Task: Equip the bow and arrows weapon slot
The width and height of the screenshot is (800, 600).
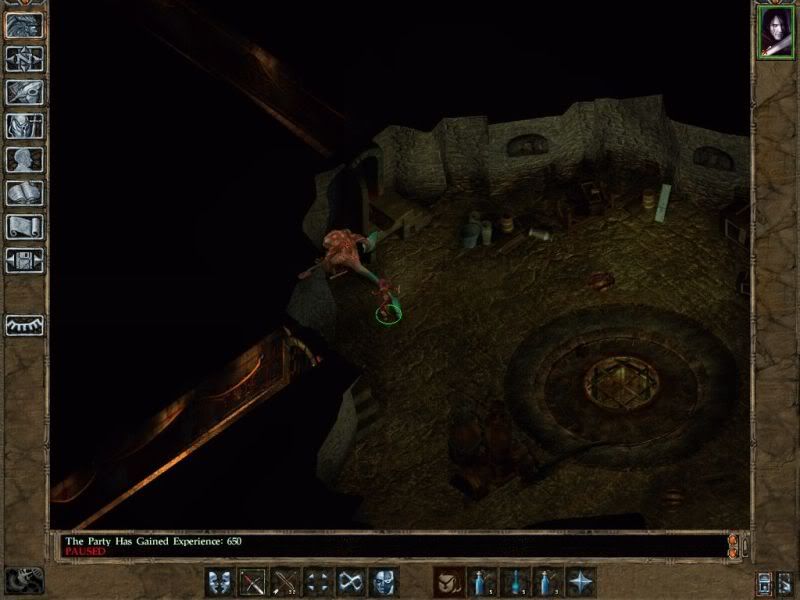Action: pyautogui.click(x=285, y=581)
